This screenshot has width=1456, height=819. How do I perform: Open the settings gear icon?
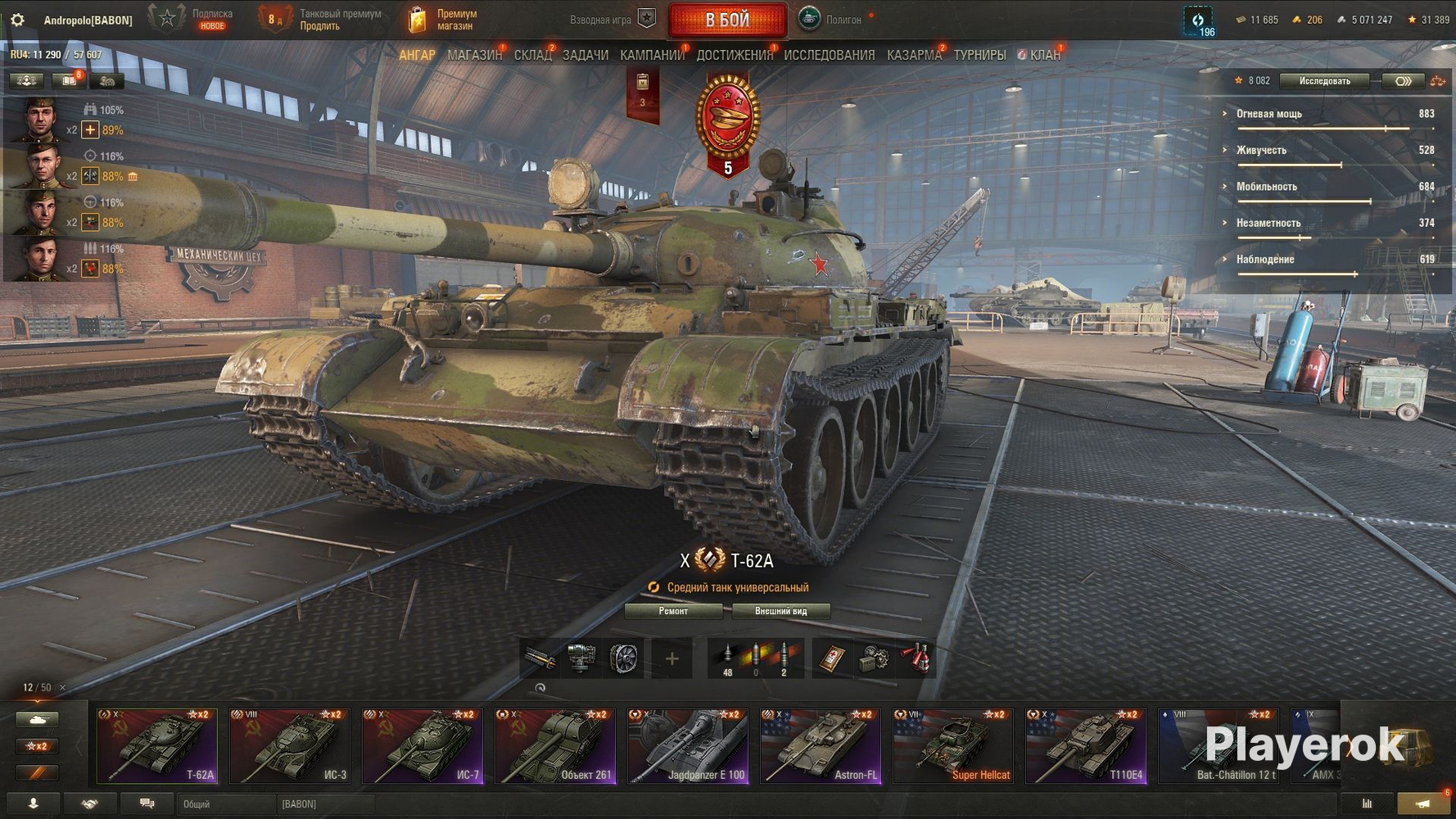[17, 20]
